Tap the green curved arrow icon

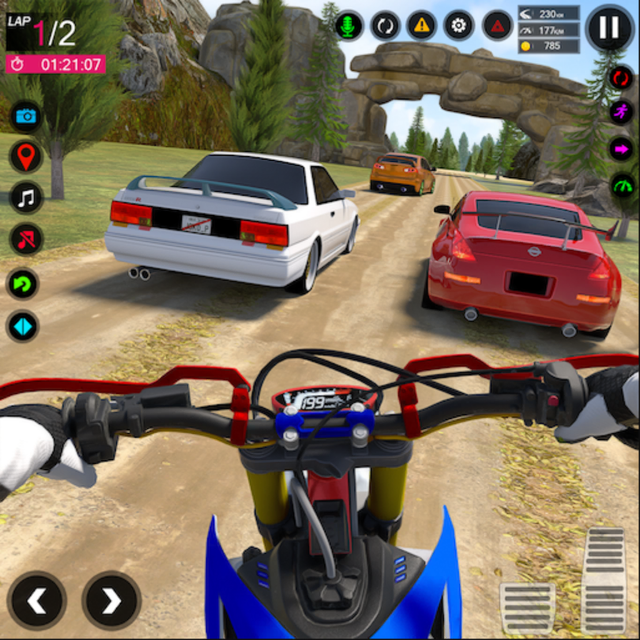pyautogui.click(x=24, y=283)
